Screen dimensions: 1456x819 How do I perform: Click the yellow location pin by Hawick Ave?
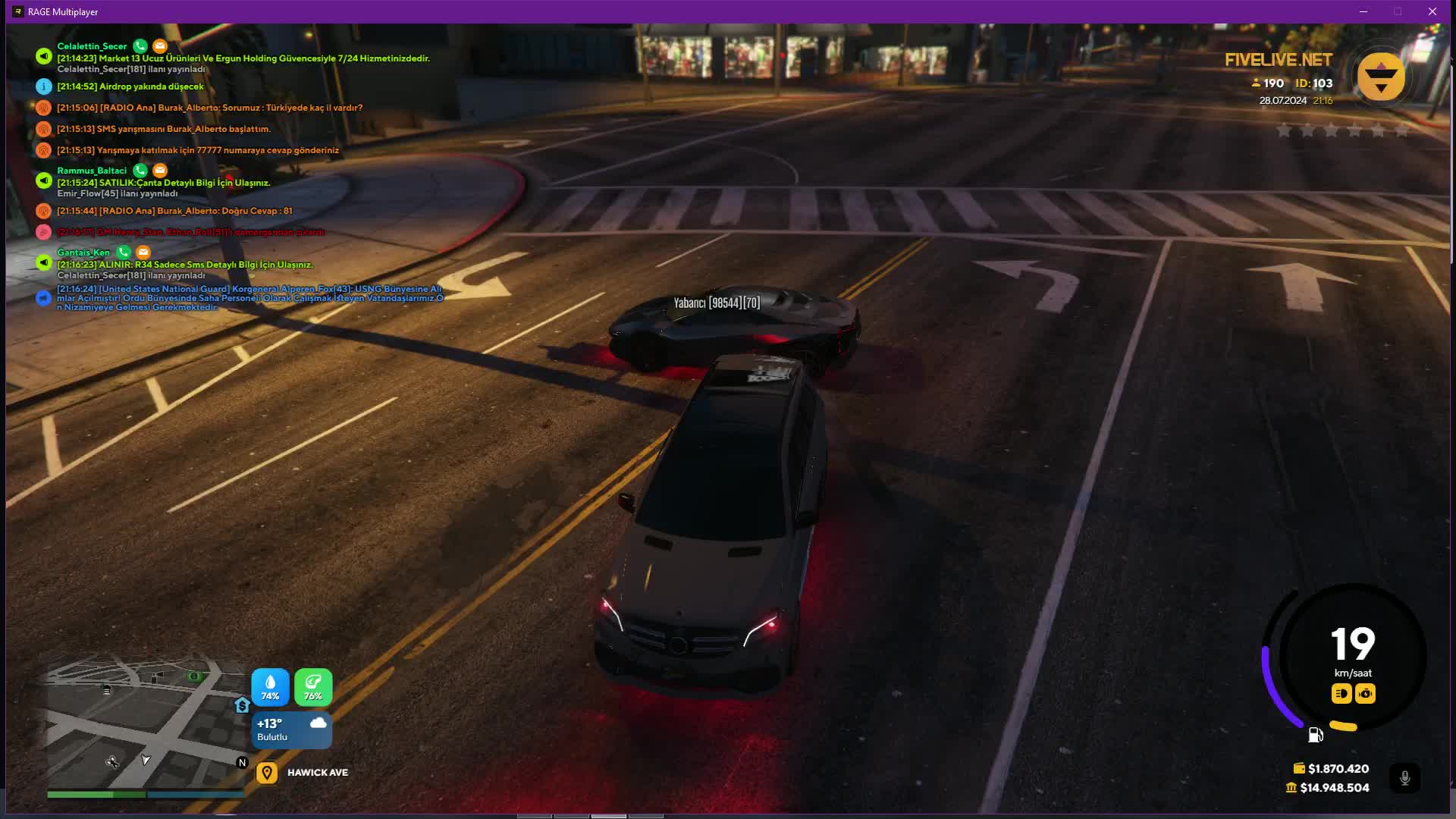[x=267, y=773]
